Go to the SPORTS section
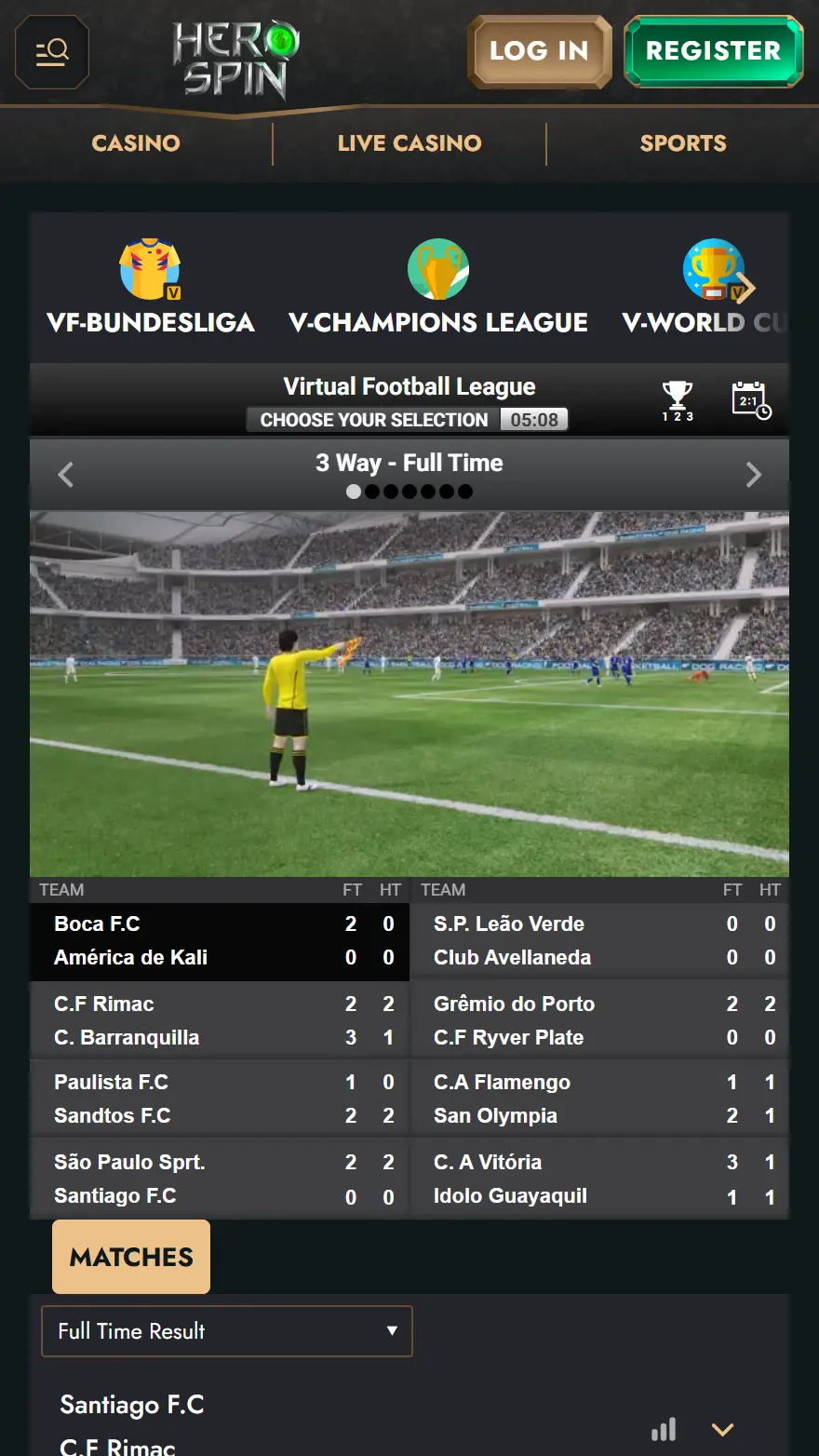This screenshot has width=819, height=1456. (683, 143)
